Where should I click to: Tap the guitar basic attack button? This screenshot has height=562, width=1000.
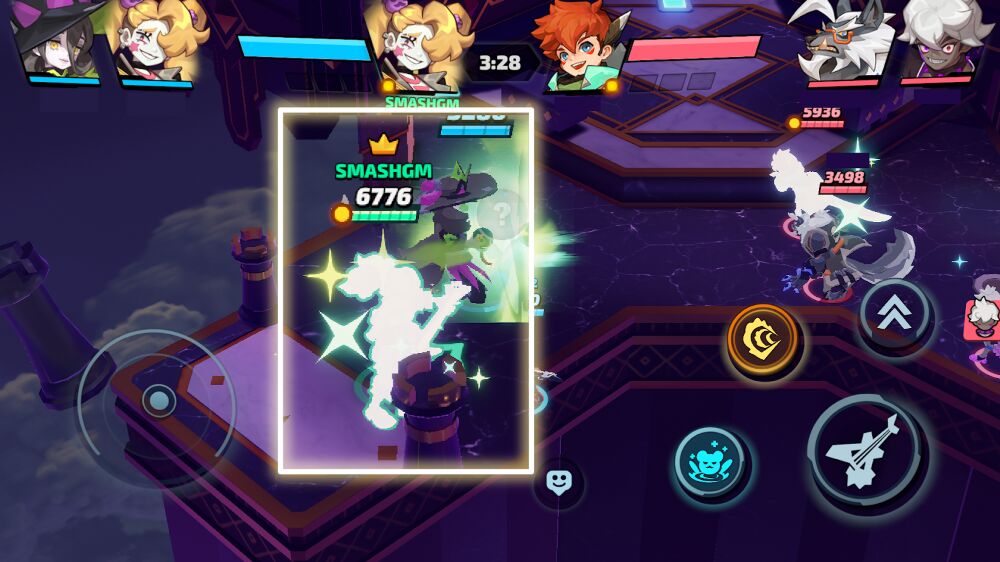pos(867,453)
